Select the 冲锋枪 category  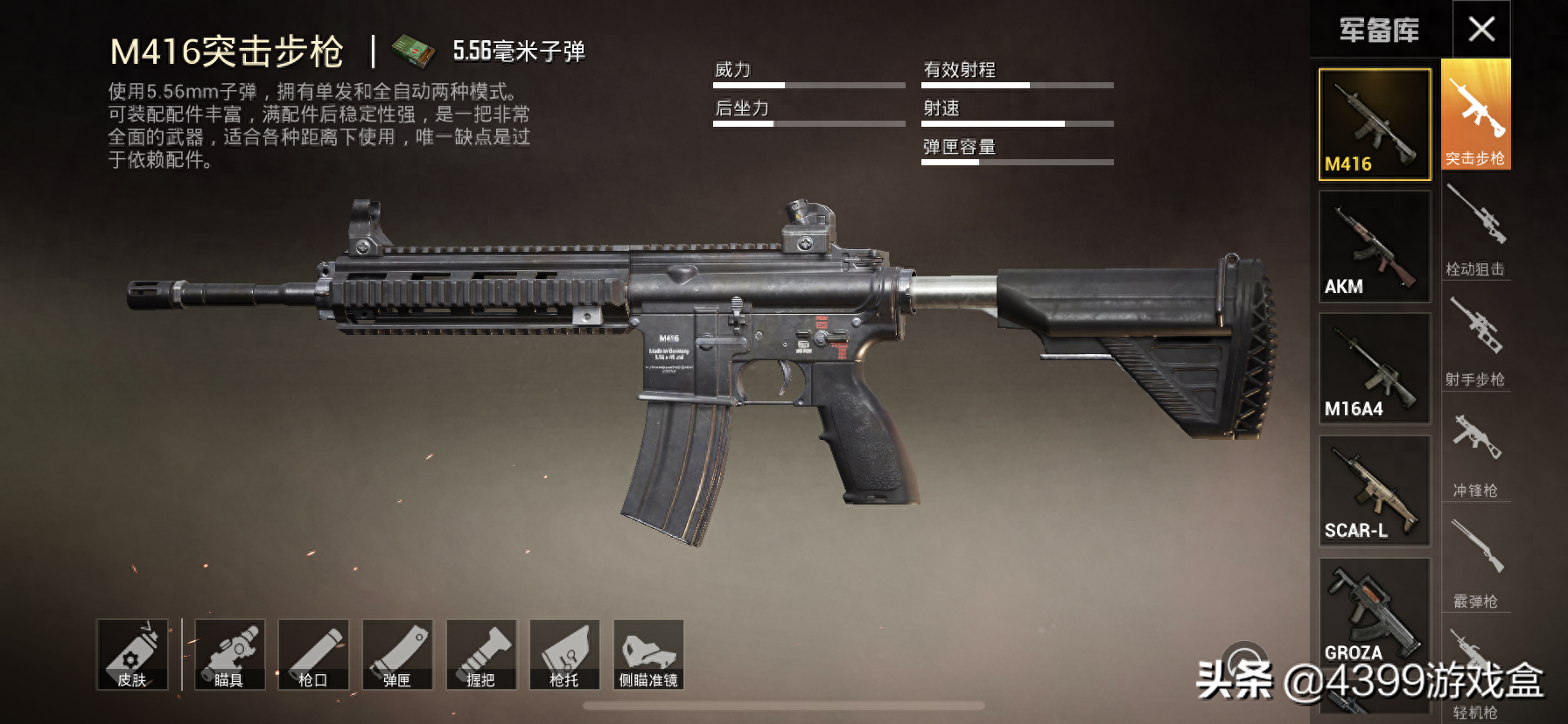point(1475,451)
